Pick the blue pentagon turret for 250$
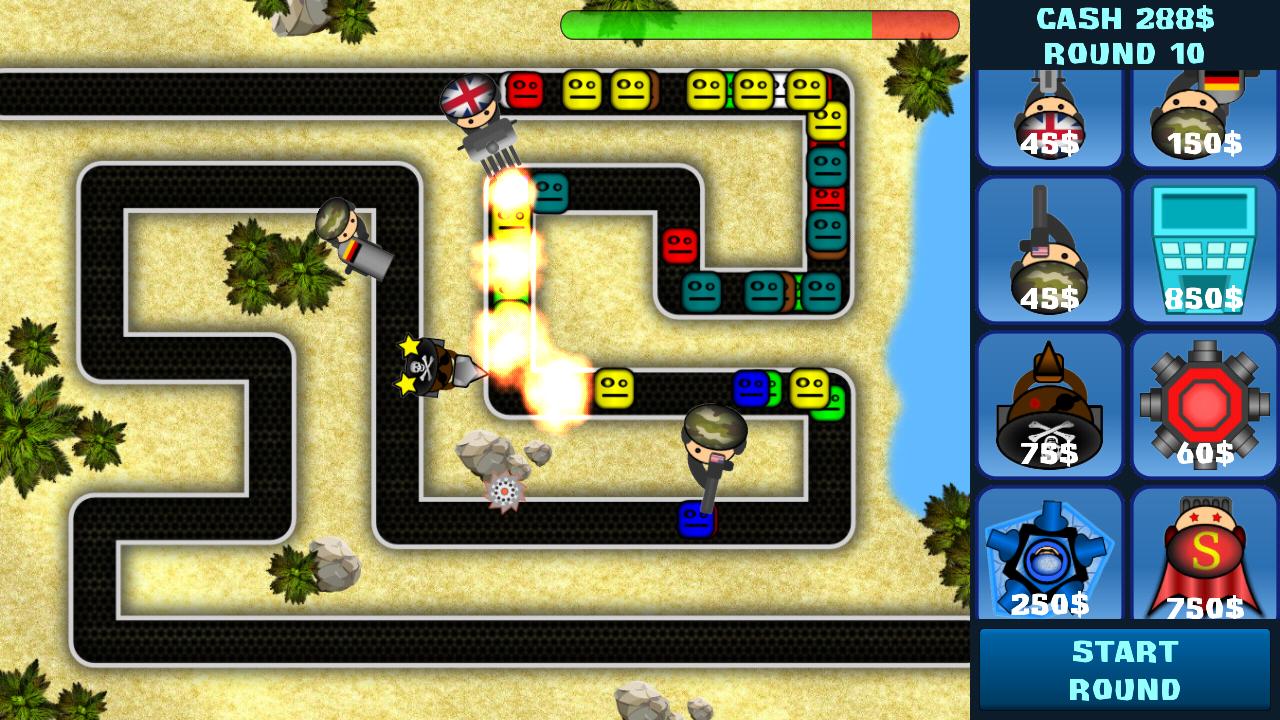 (x=1049, y=557)
